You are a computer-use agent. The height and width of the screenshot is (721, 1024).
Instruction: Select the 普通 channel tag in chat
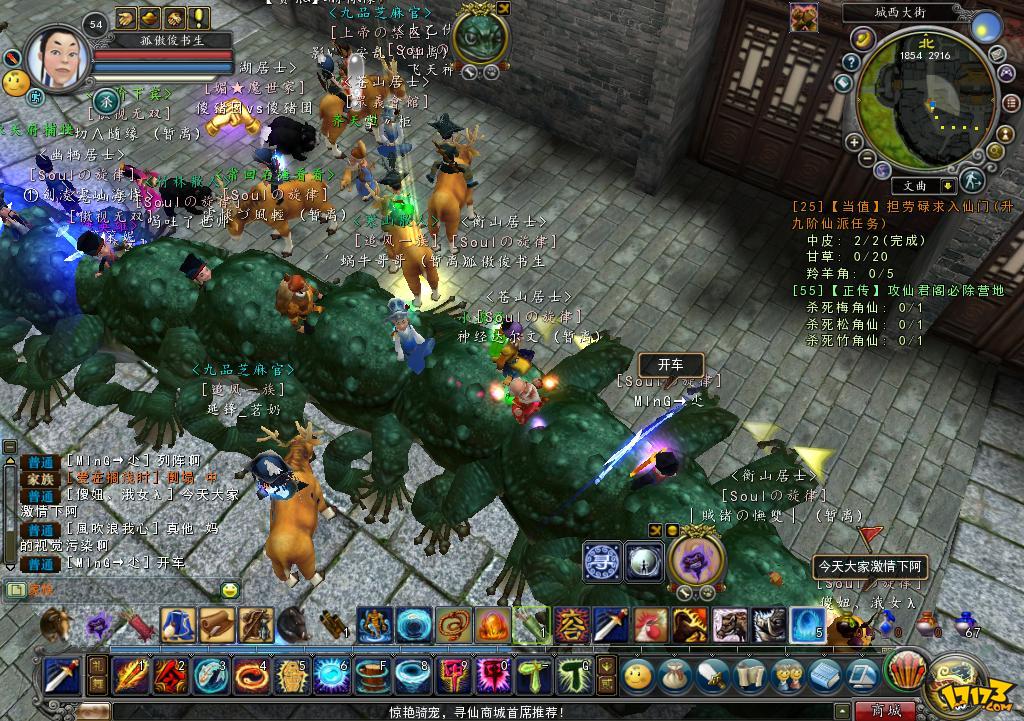41,461
